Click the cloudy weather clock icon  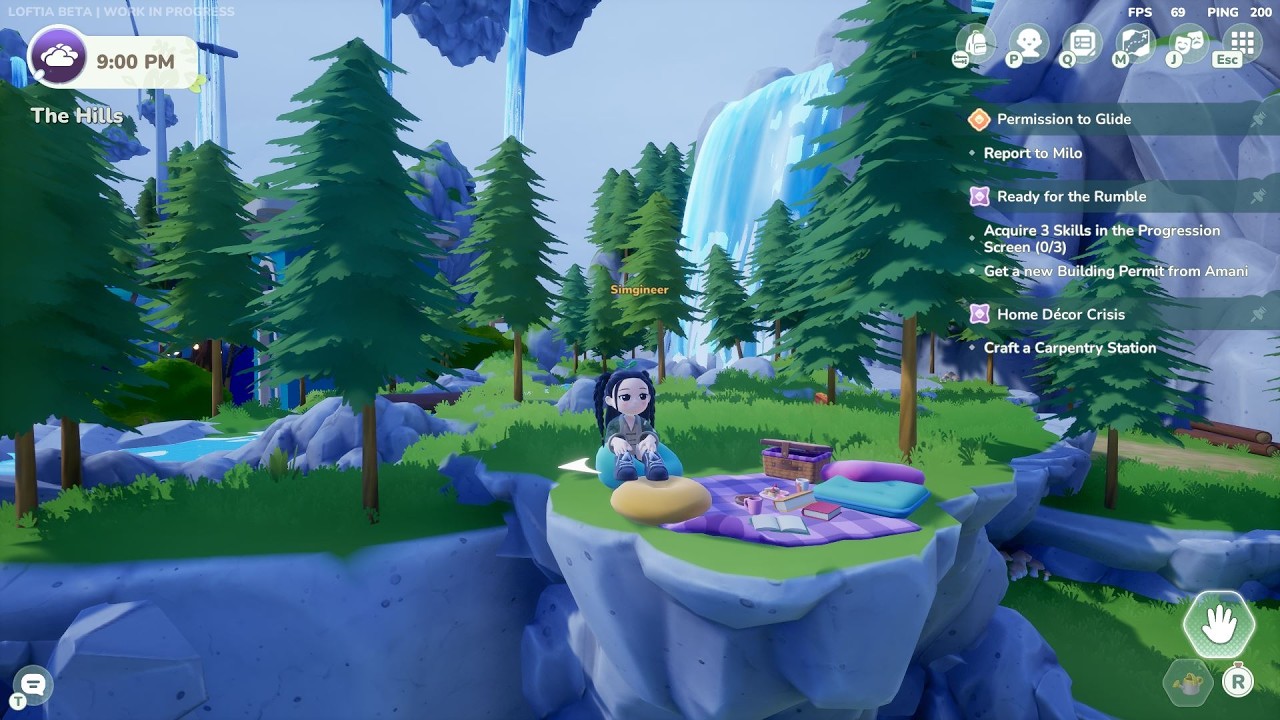(58, 58)
